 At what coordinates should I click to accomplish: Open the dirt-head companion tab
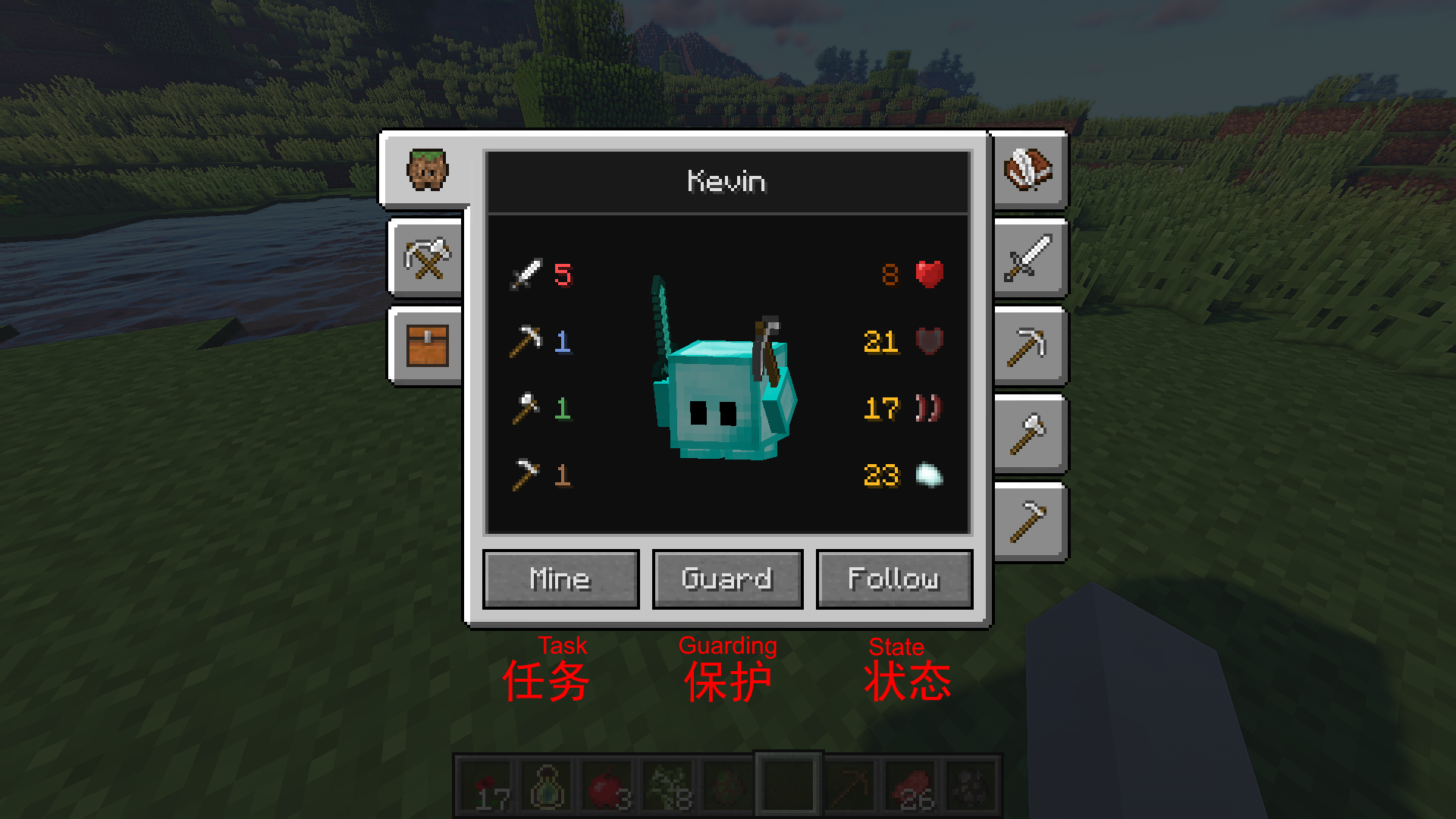(427, 170)
